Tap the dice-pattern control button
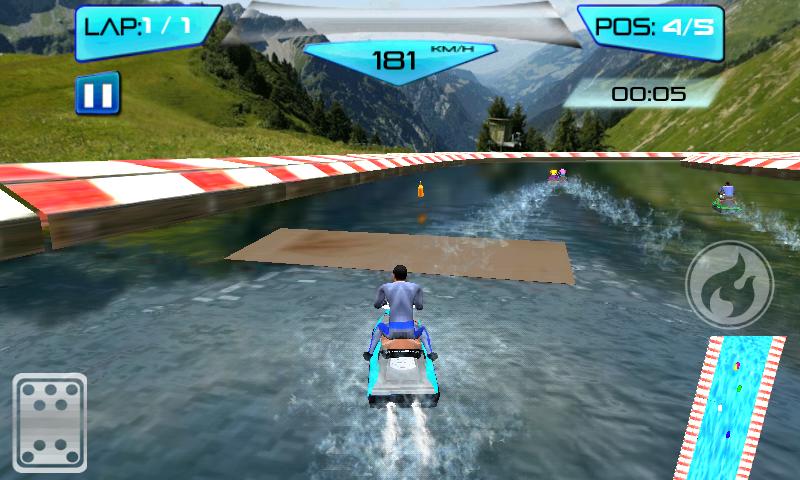Screen dimensions: 800x480 click(51, 422)
